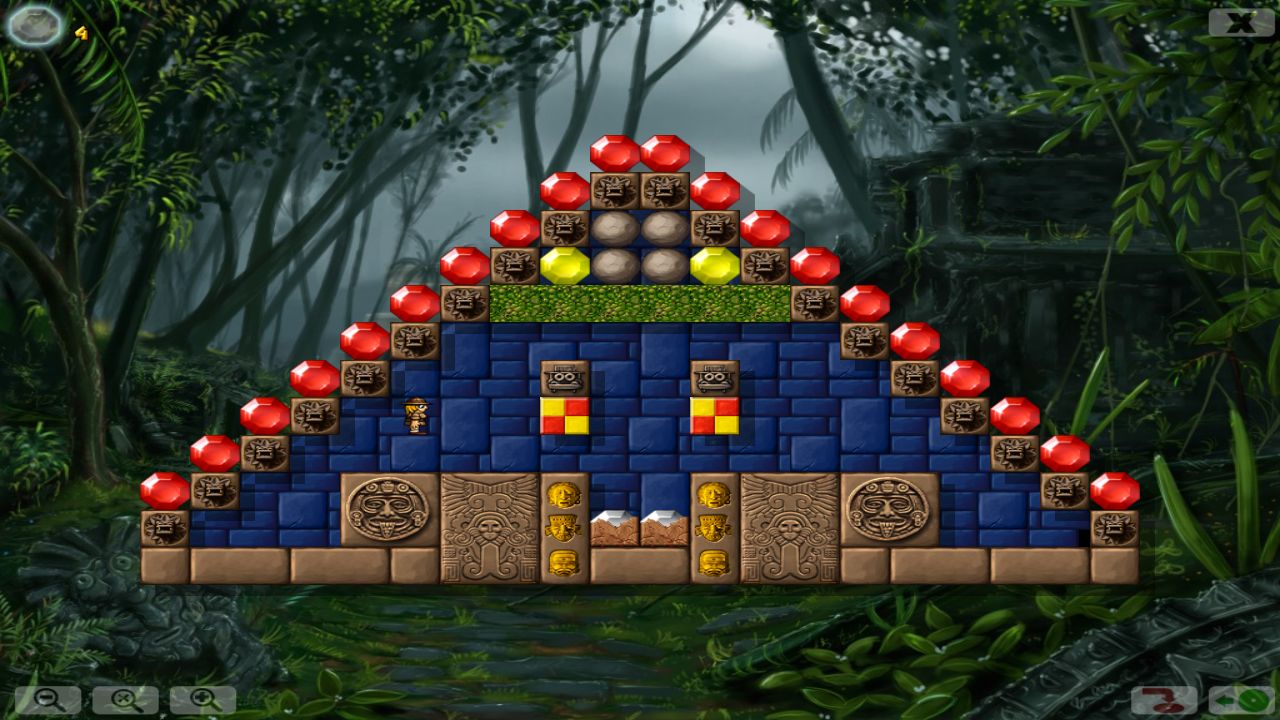Click the topmost red gem pair

[638, 150]
